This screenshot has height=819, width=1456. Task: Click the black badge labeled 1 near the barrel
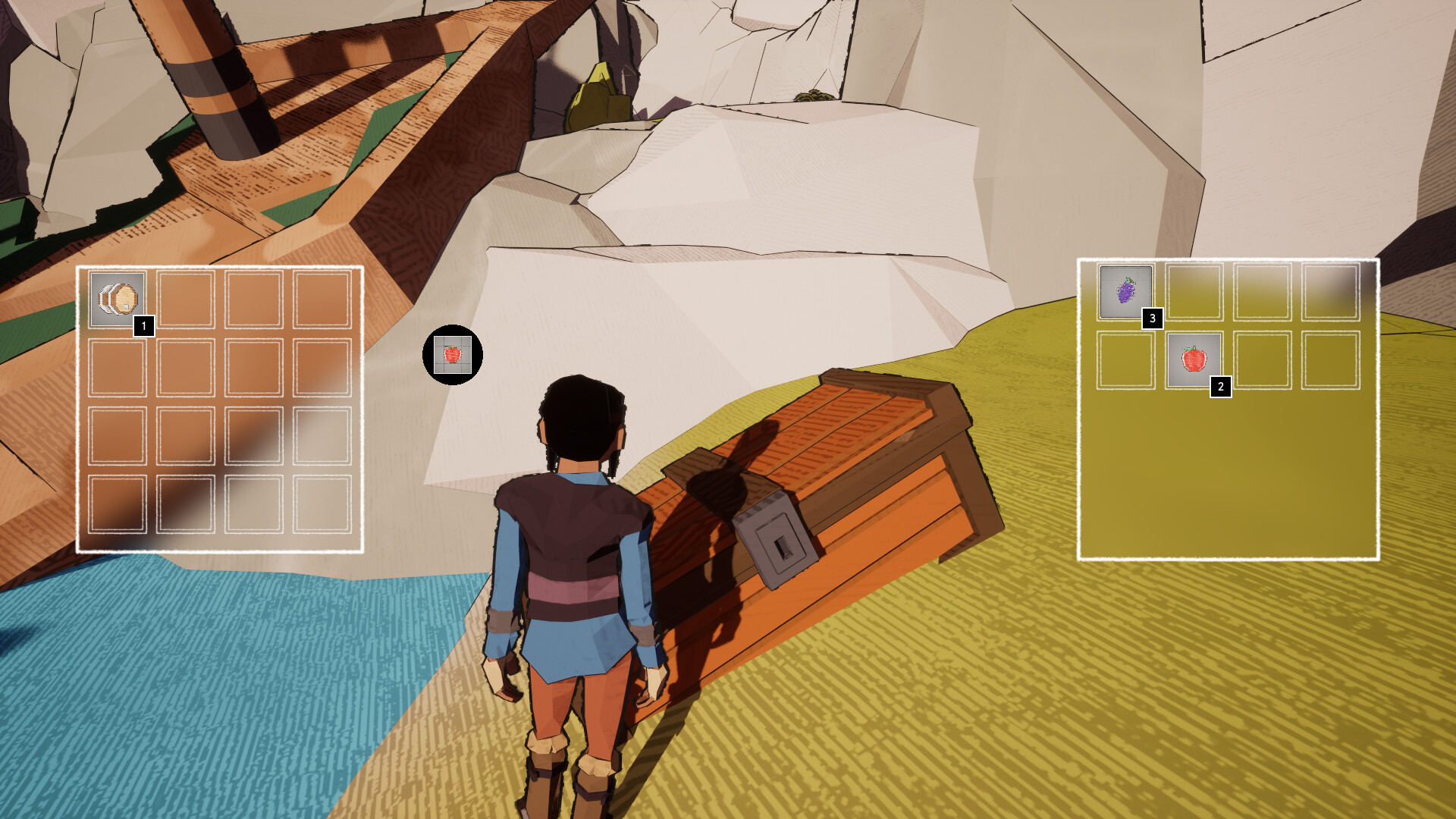143,328
